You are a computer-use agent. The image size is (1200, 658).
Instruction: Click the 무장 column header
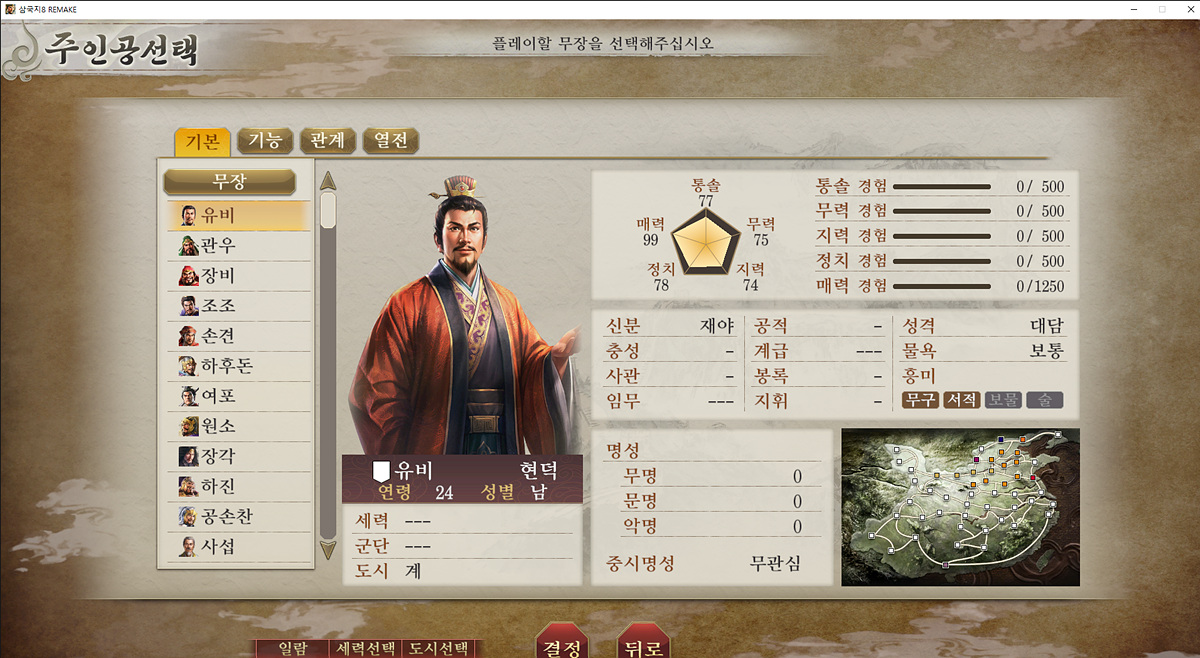click(229, 182)
